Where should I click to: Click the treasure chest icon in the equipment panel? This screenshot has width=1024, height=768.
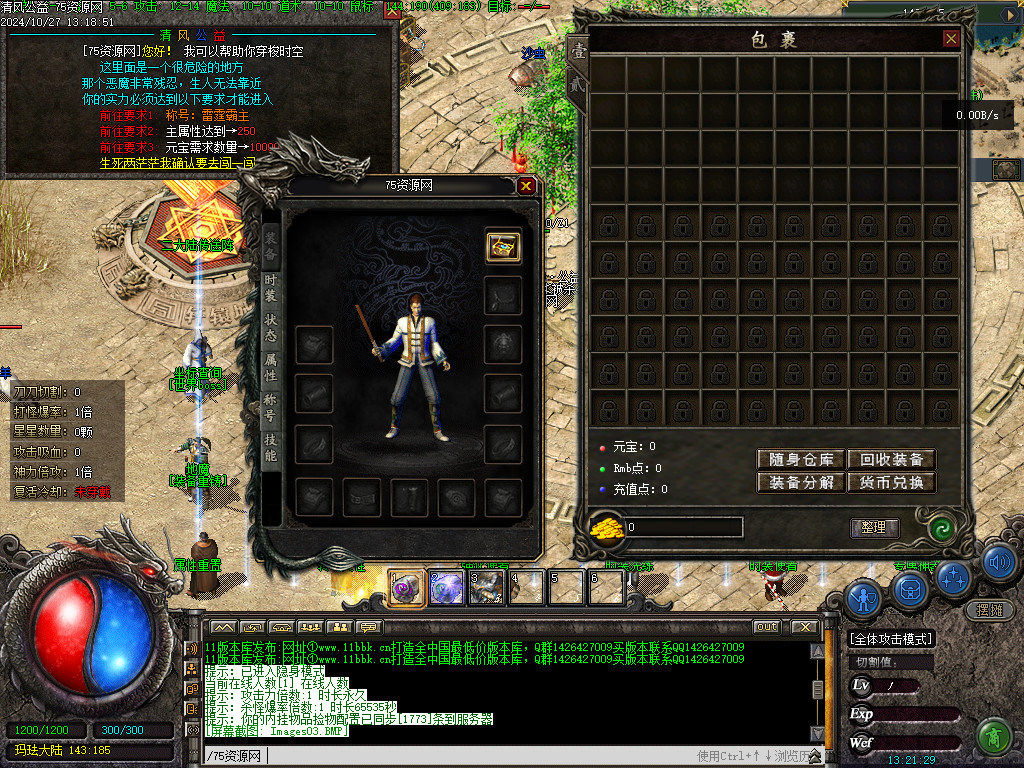point(503,247)
